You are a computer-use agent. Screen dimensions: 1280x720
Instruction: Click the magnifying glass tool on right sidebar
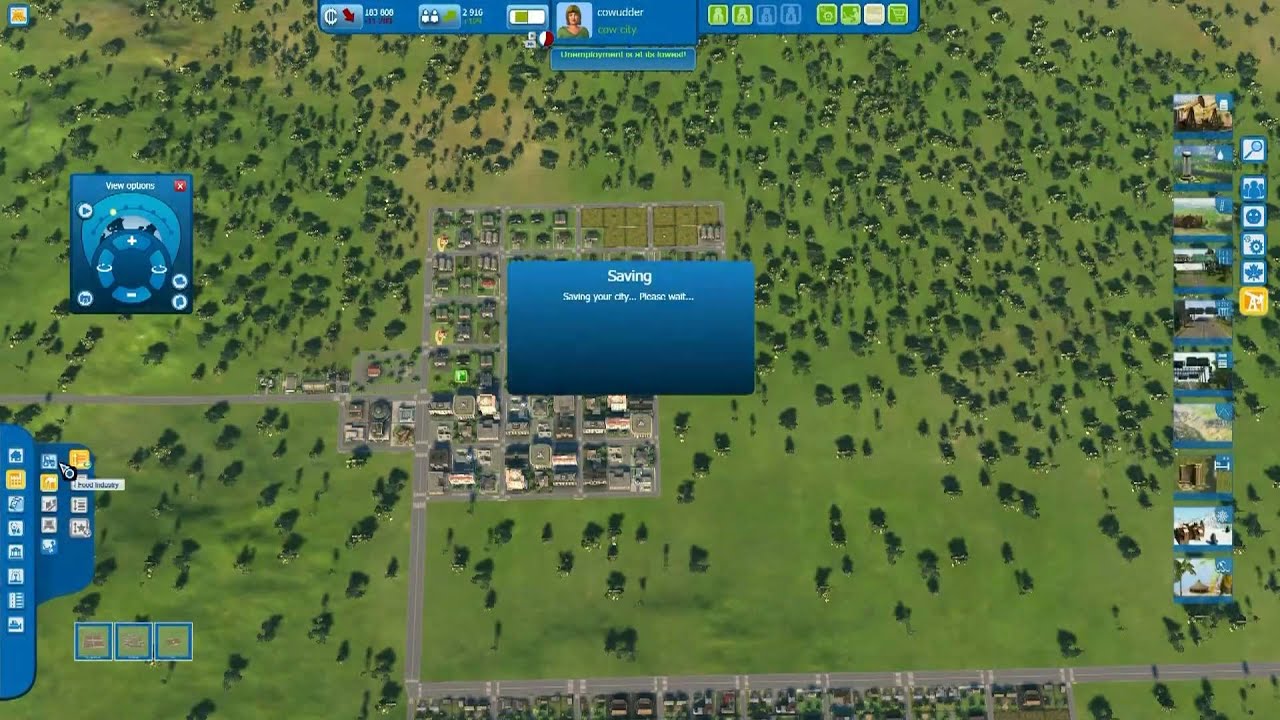point(1255,147)
